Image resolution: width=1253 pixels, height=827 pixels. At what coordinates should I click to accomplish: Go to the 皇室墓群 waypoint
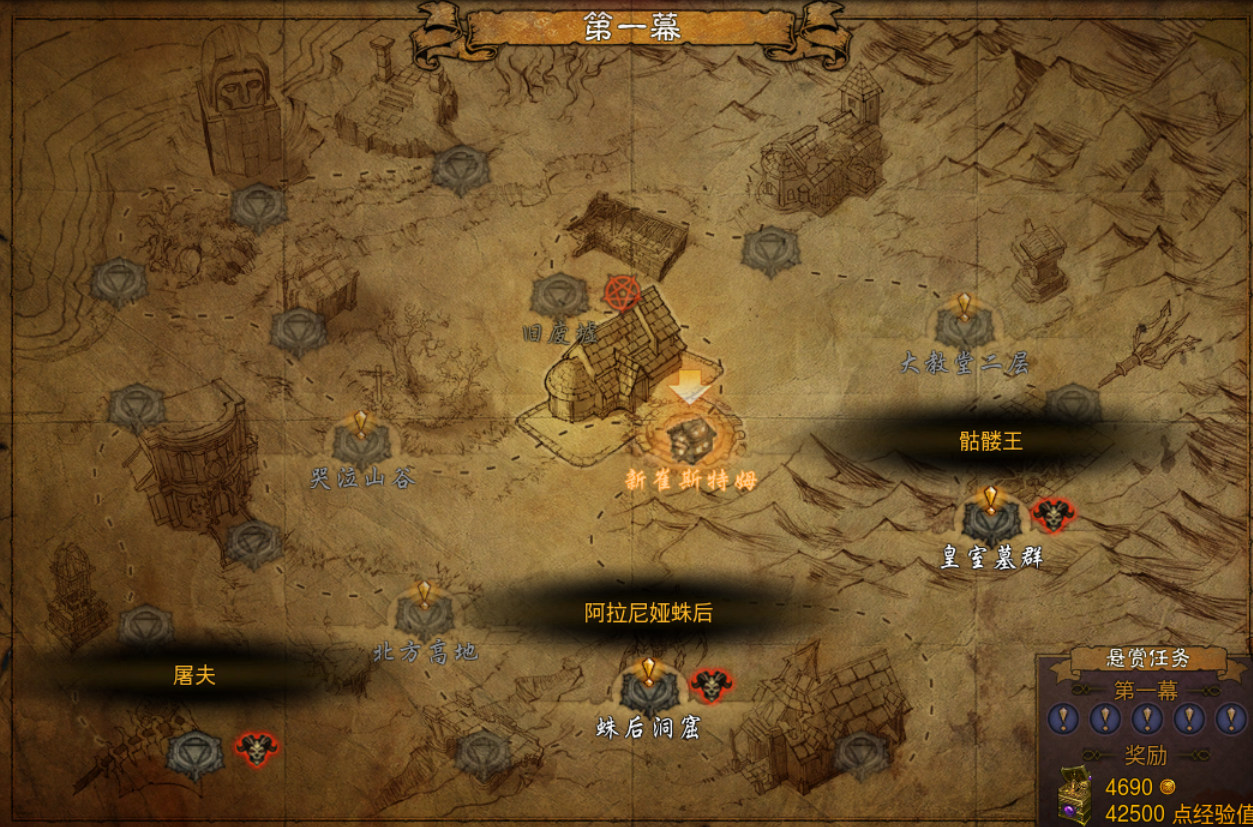(x=990, y=520)
